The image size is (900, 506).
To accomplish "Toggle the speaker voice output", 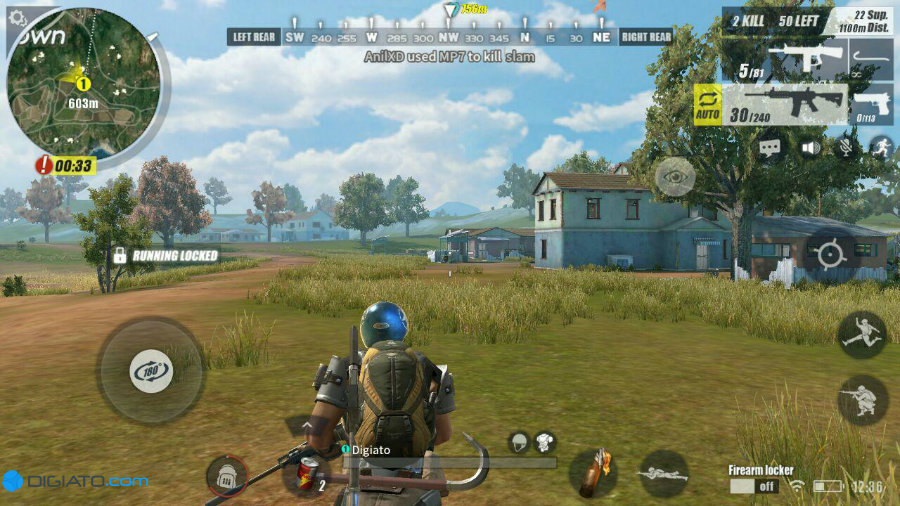I will (x=809, y=147).
